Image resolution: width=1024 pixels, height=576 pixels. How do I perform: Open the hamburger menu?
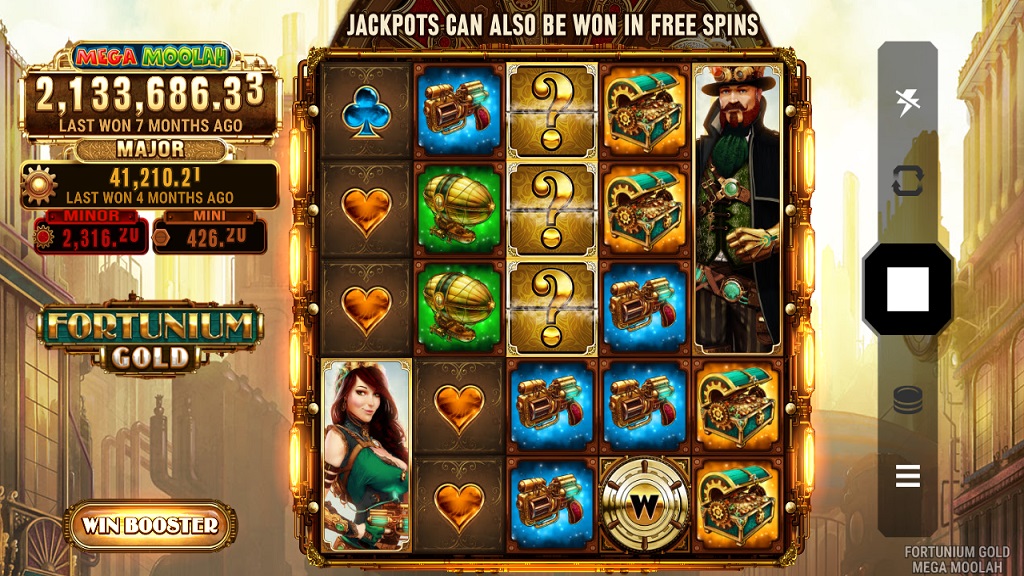907,476
